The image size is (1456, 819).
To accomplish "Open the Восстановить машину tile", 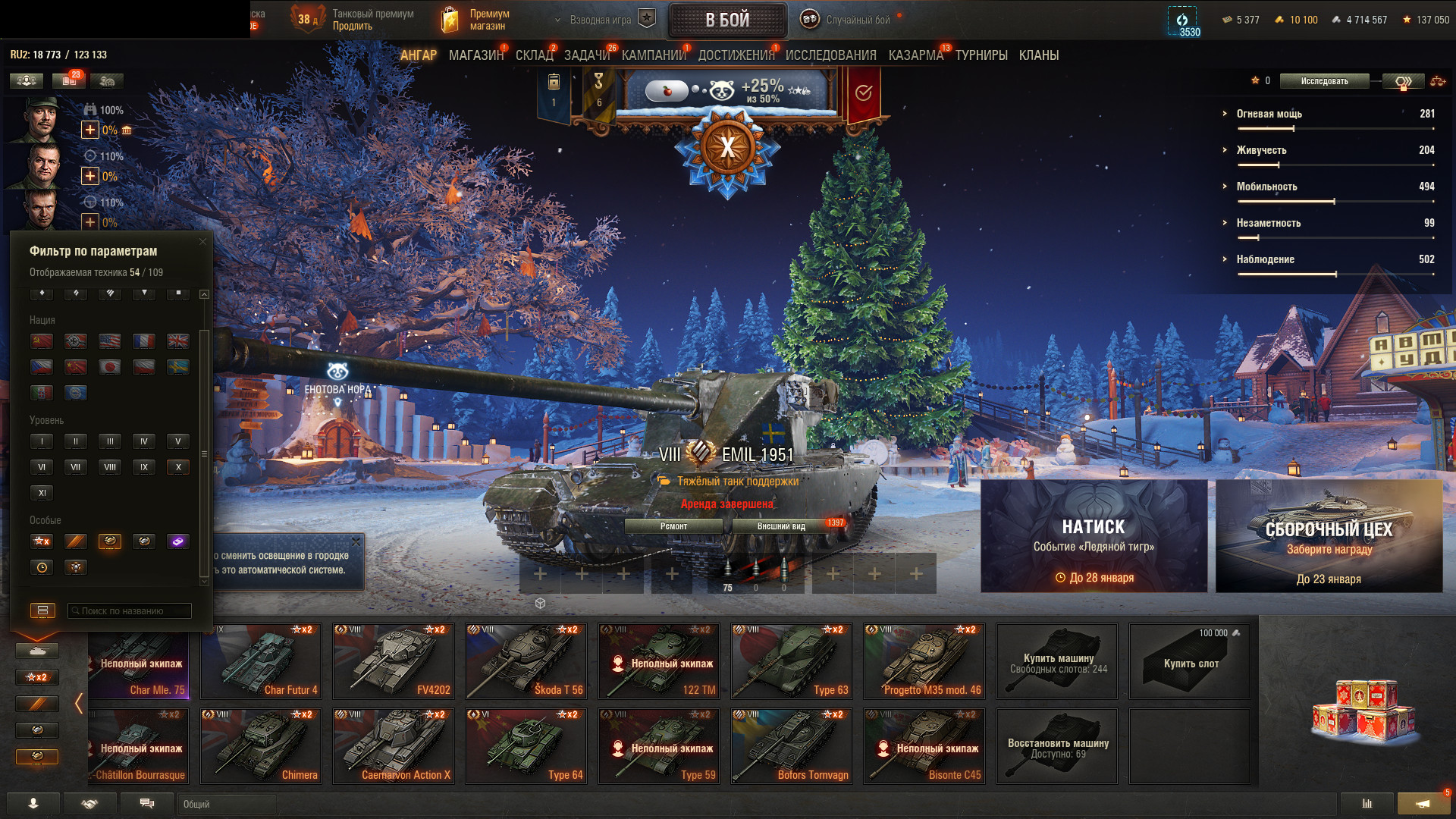I will click(1056, 746).
